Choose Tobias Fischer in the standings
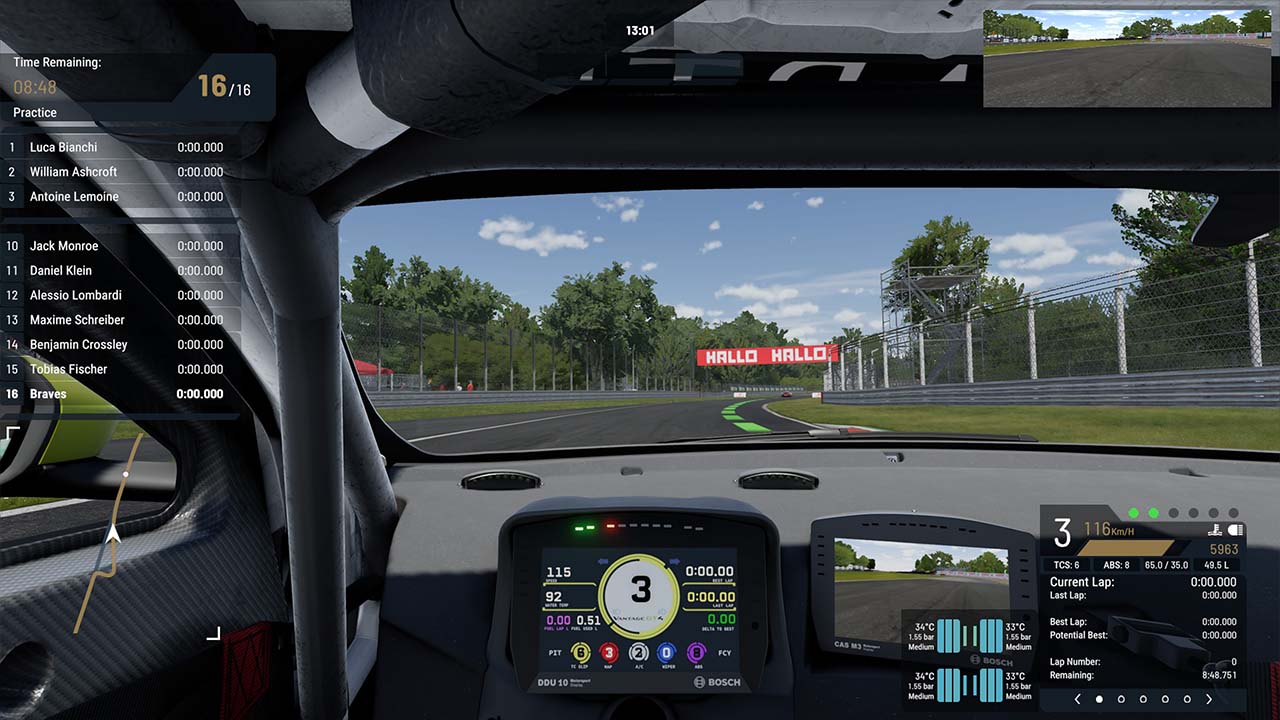The width and height of the screenshot is (1280, 720). click(120, 369)
